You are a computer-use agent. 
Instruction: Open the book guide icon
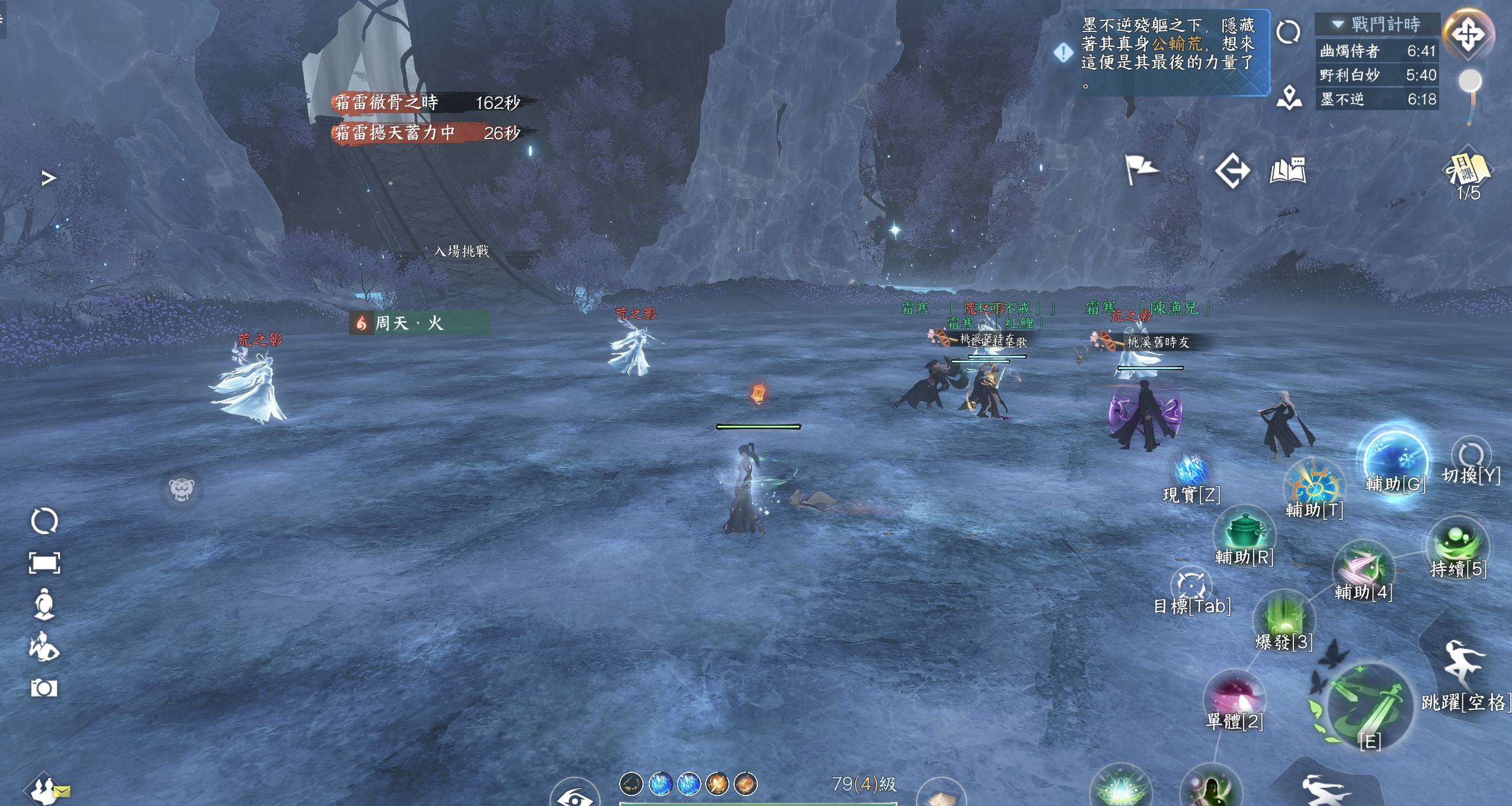[x=1287, y=171]
